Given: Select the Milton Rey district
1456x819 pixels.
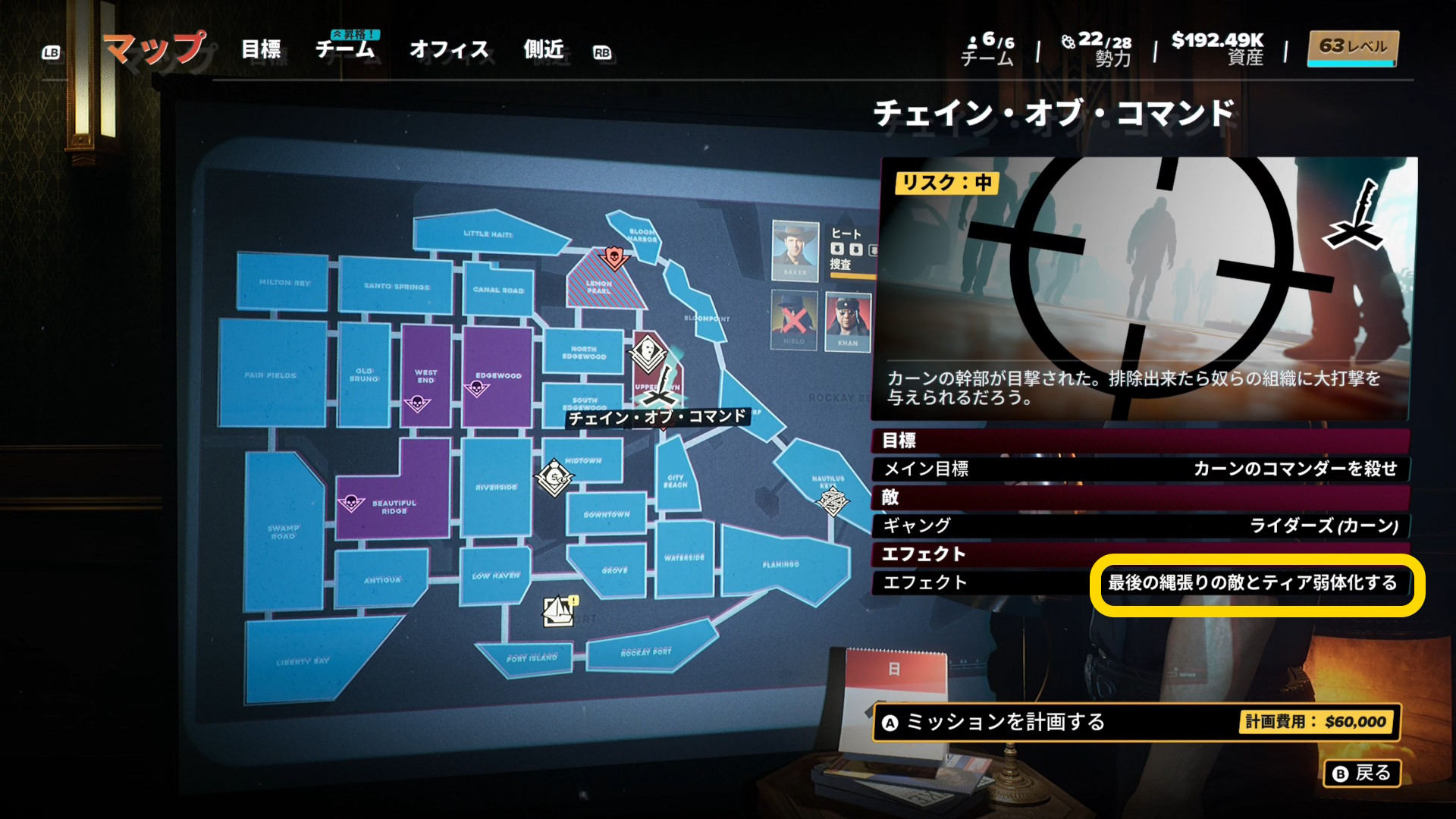Looking at the screenshot, I should click(284, 282).
